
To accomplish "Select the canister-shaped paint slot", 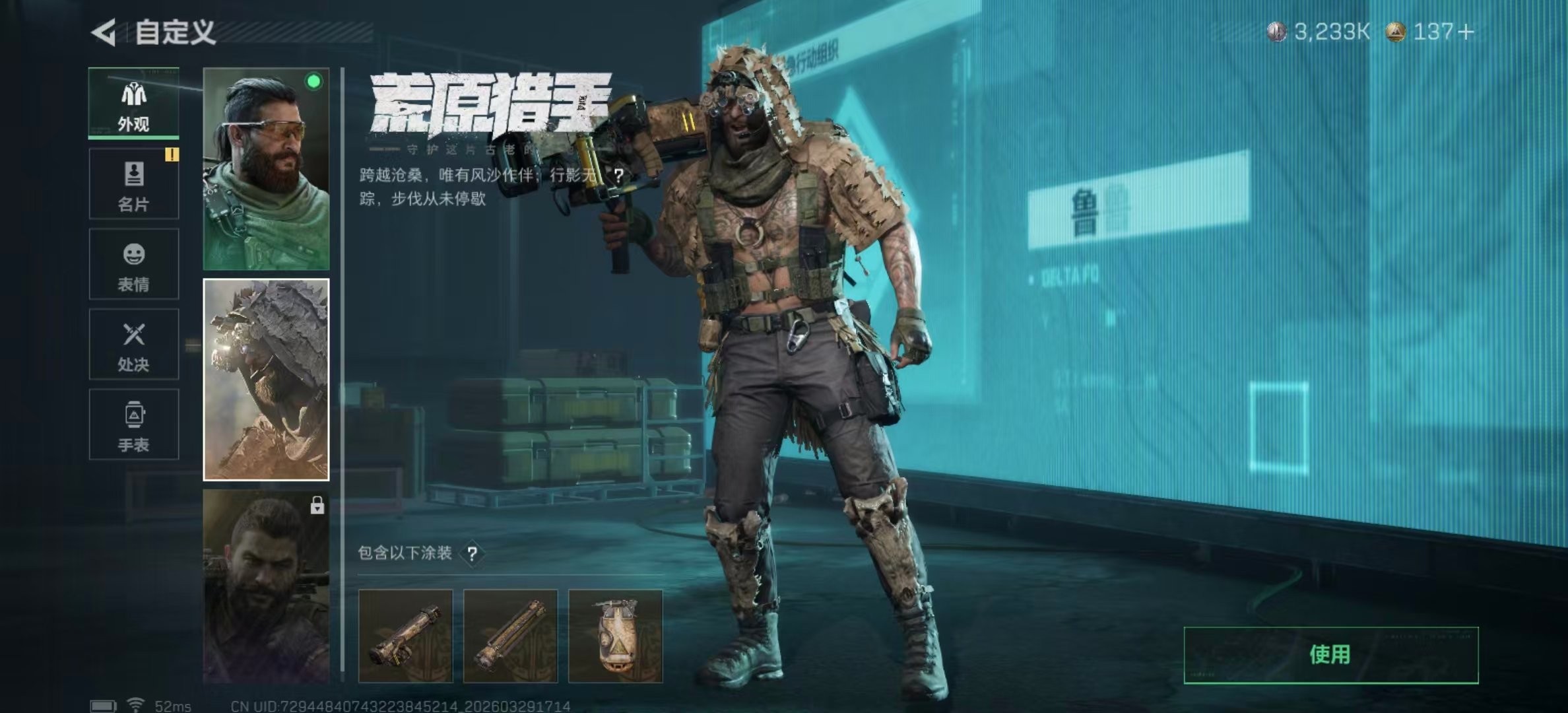I will click(x=615, y=636).
